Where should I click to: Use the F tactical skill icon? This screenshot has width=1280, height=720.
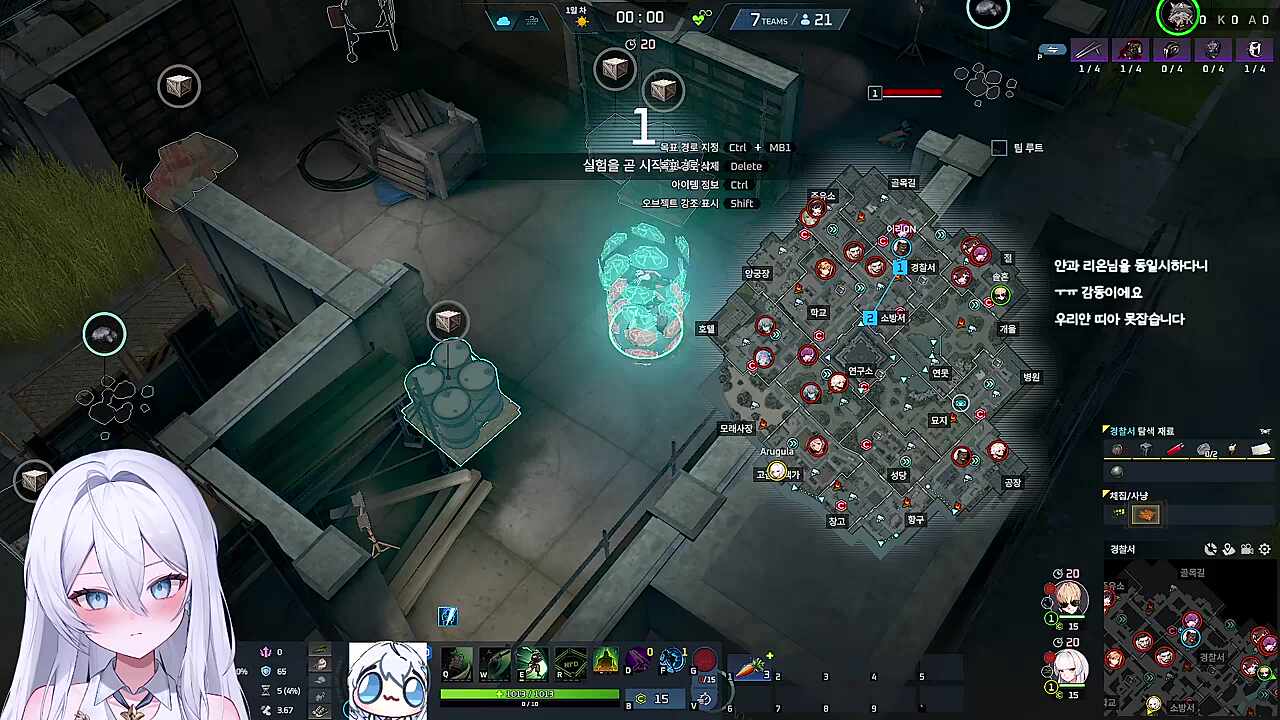(x=673, y=660)
